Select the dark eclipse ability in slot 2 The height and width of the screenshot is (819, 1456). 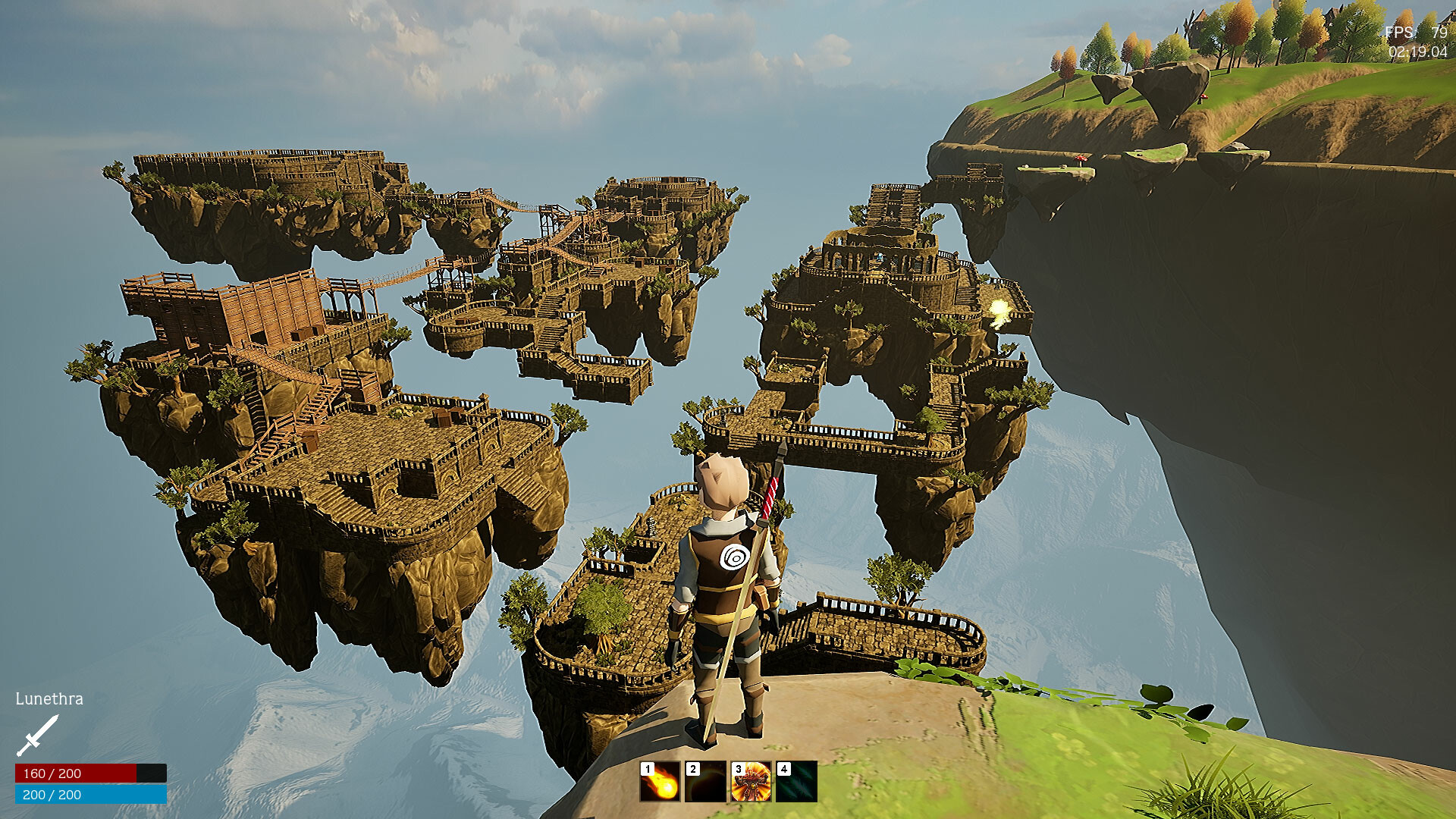[705, 782]
